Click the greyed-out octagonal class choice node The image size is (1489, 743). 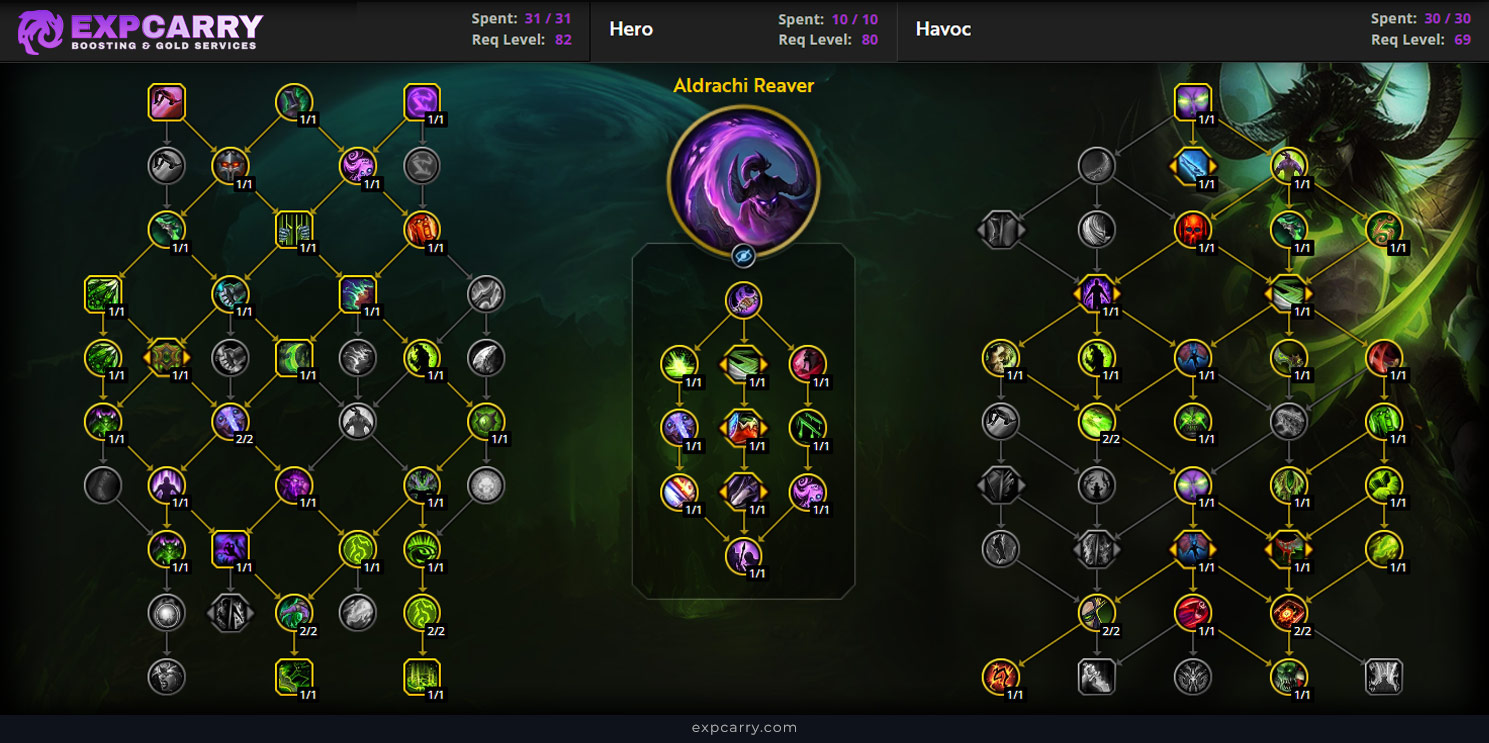click(230, 612)
